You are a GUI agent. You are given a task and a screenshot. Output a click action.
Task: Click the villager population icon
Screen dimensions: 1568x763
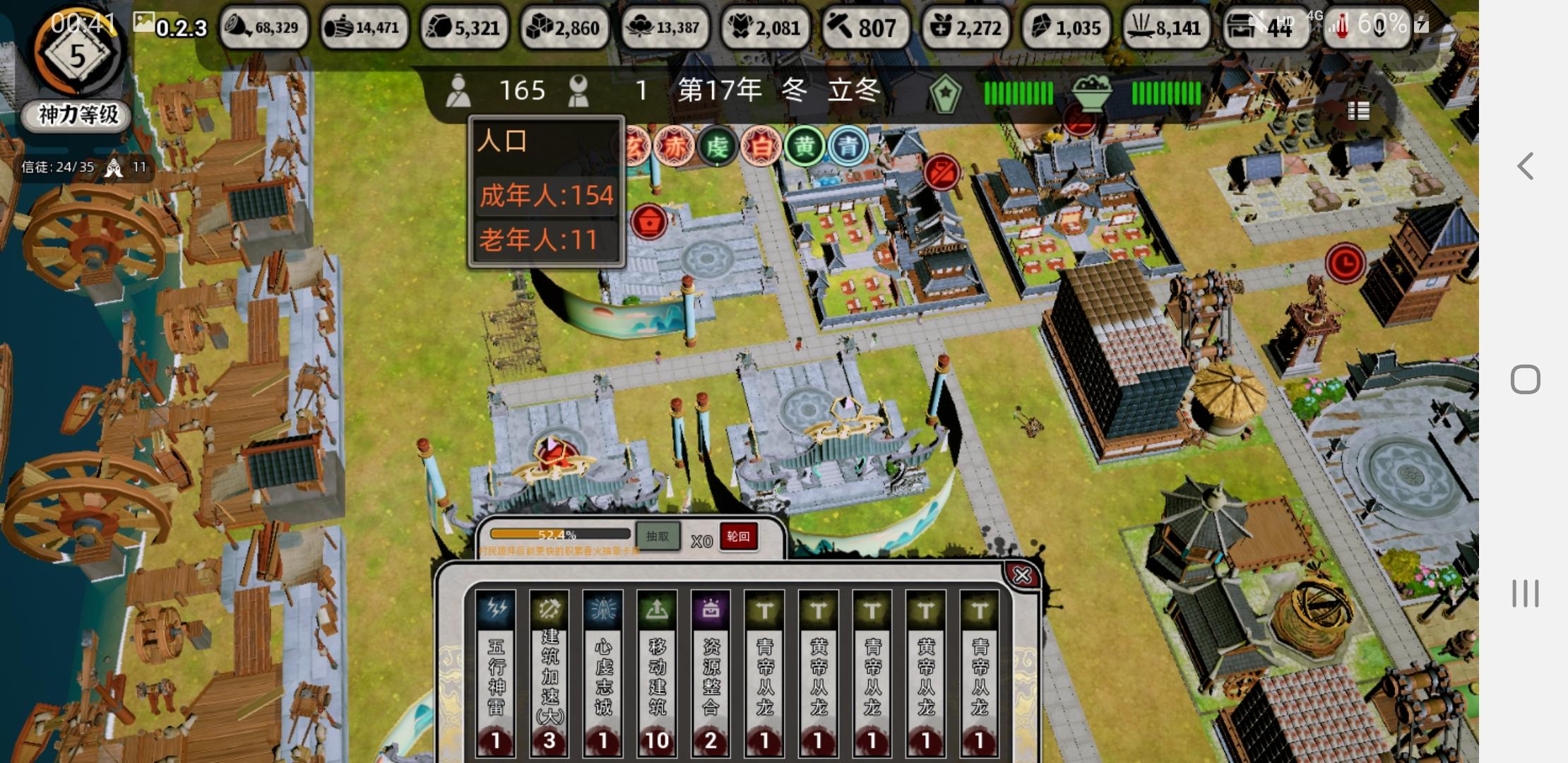pyautogui.click(x=458, y=91)
